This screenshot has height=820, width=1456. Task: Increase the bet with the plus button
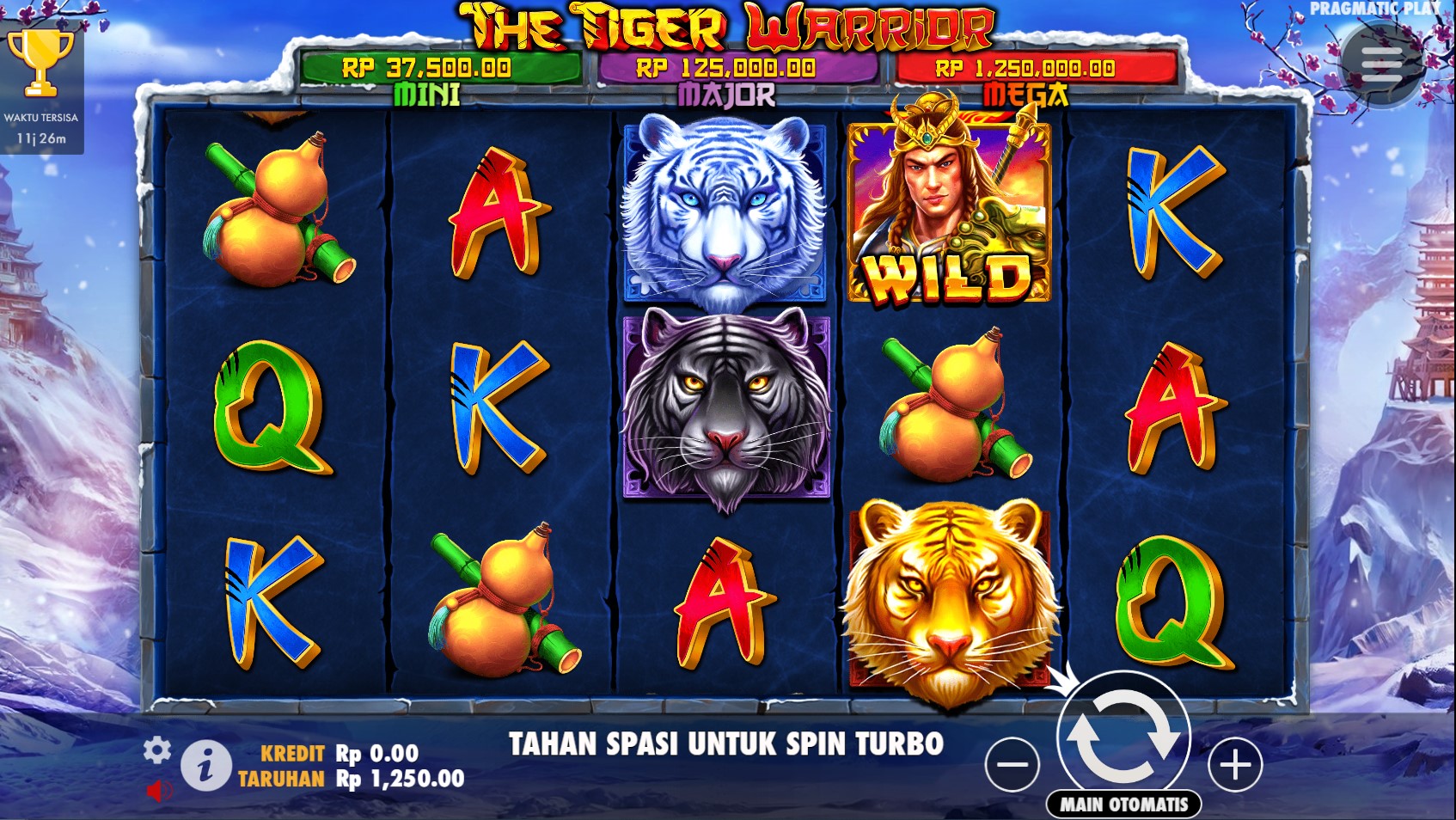pyautogui.click(x=1235, y=764)
